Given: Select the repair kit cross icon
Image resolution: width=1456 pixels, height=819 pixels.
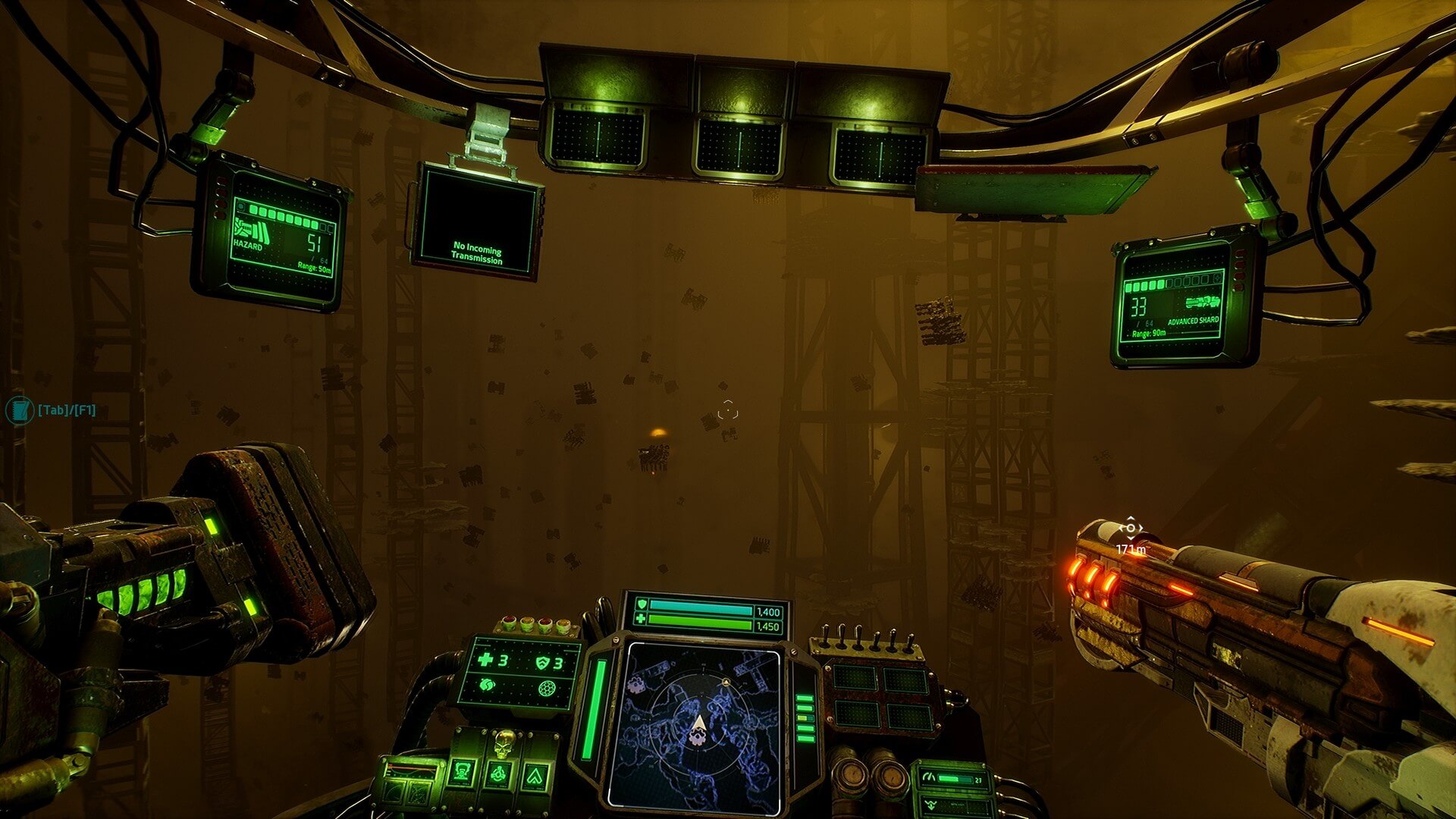Looking at the screenshot, I should pos(485,660).
